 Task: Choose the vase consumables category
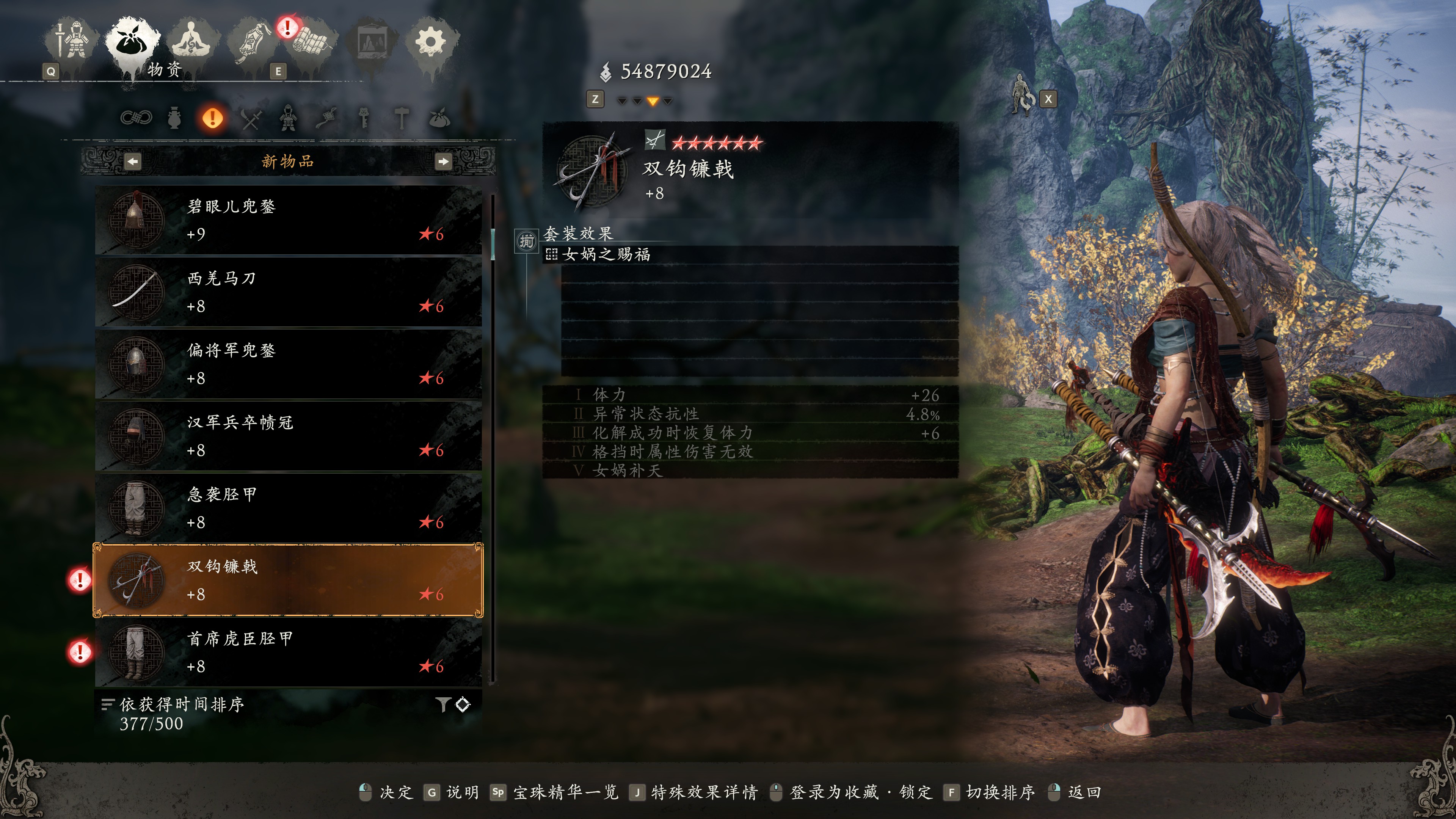tap(174, 119)
